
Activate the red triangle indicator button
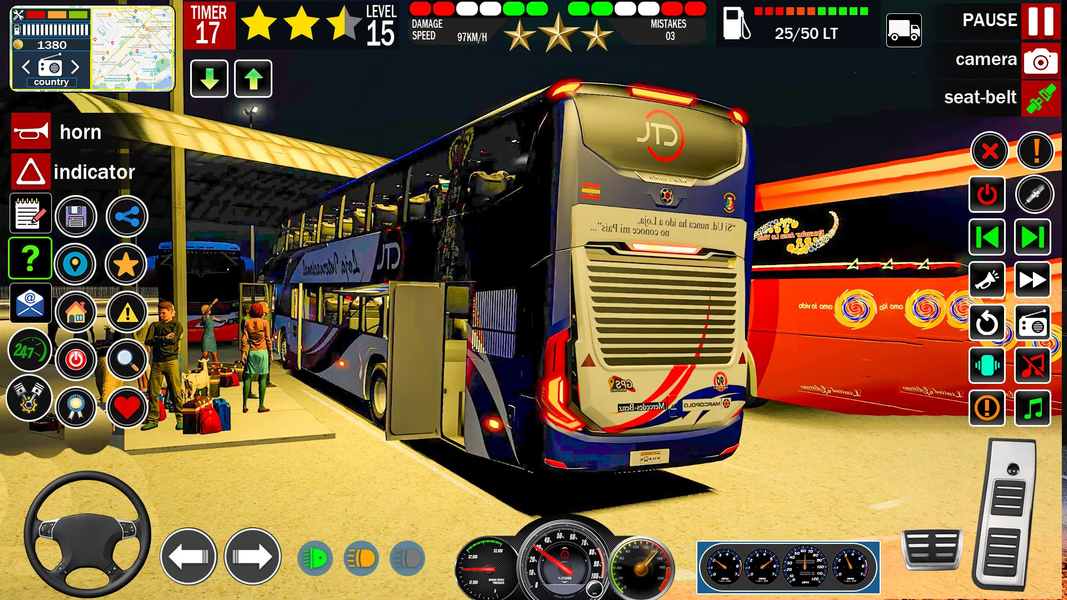coord(30,172)
